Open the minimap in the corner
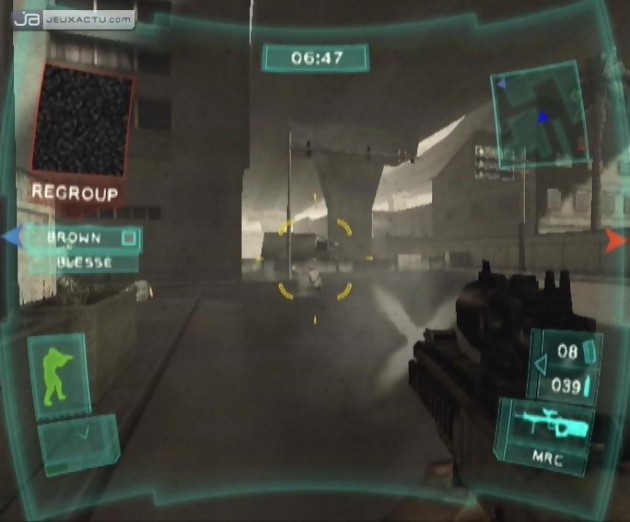 pyautogui.click(x=538, y=111)
